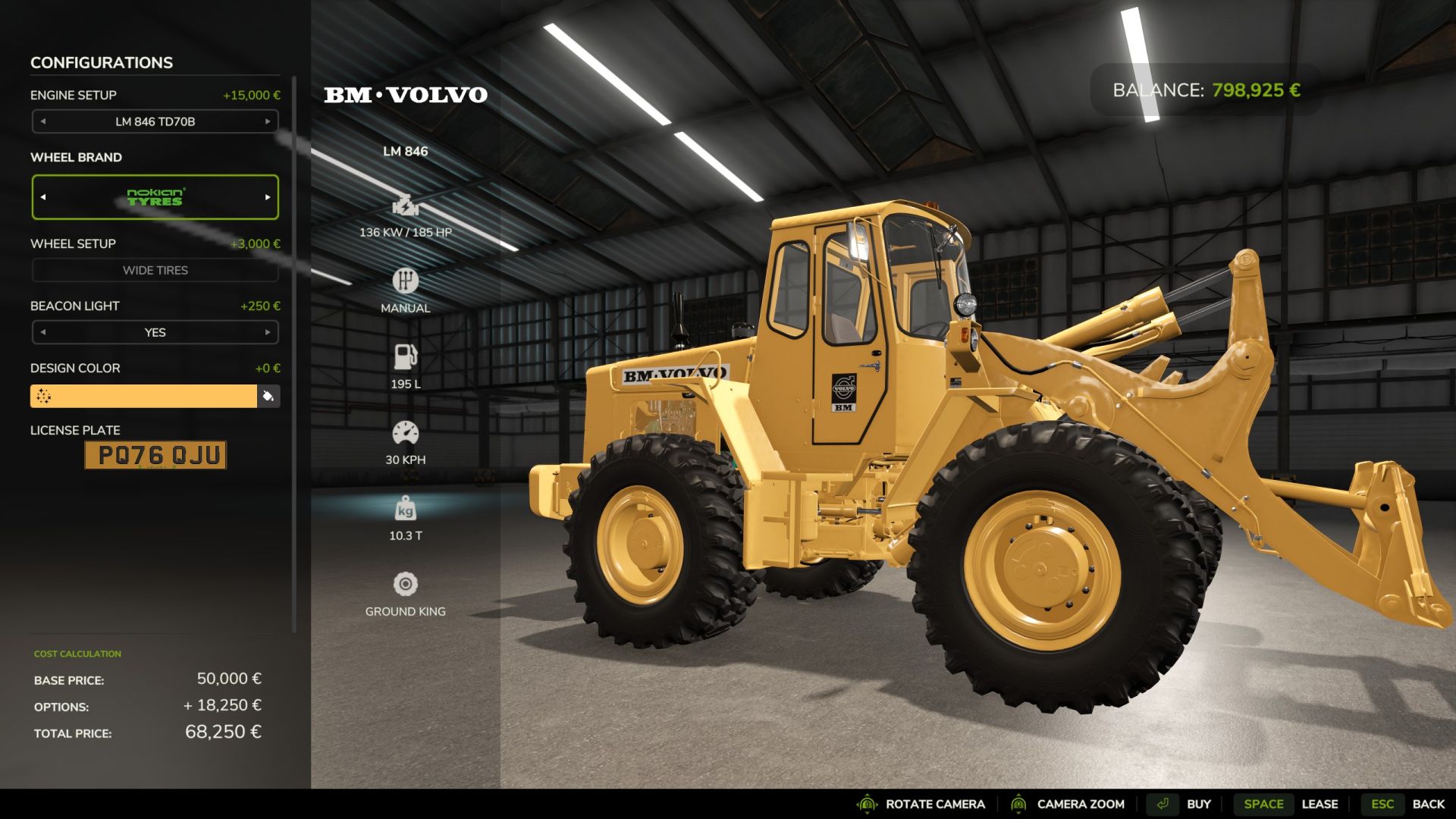Click the fuel capacity 195 L icon

click(x=406, y=356)
